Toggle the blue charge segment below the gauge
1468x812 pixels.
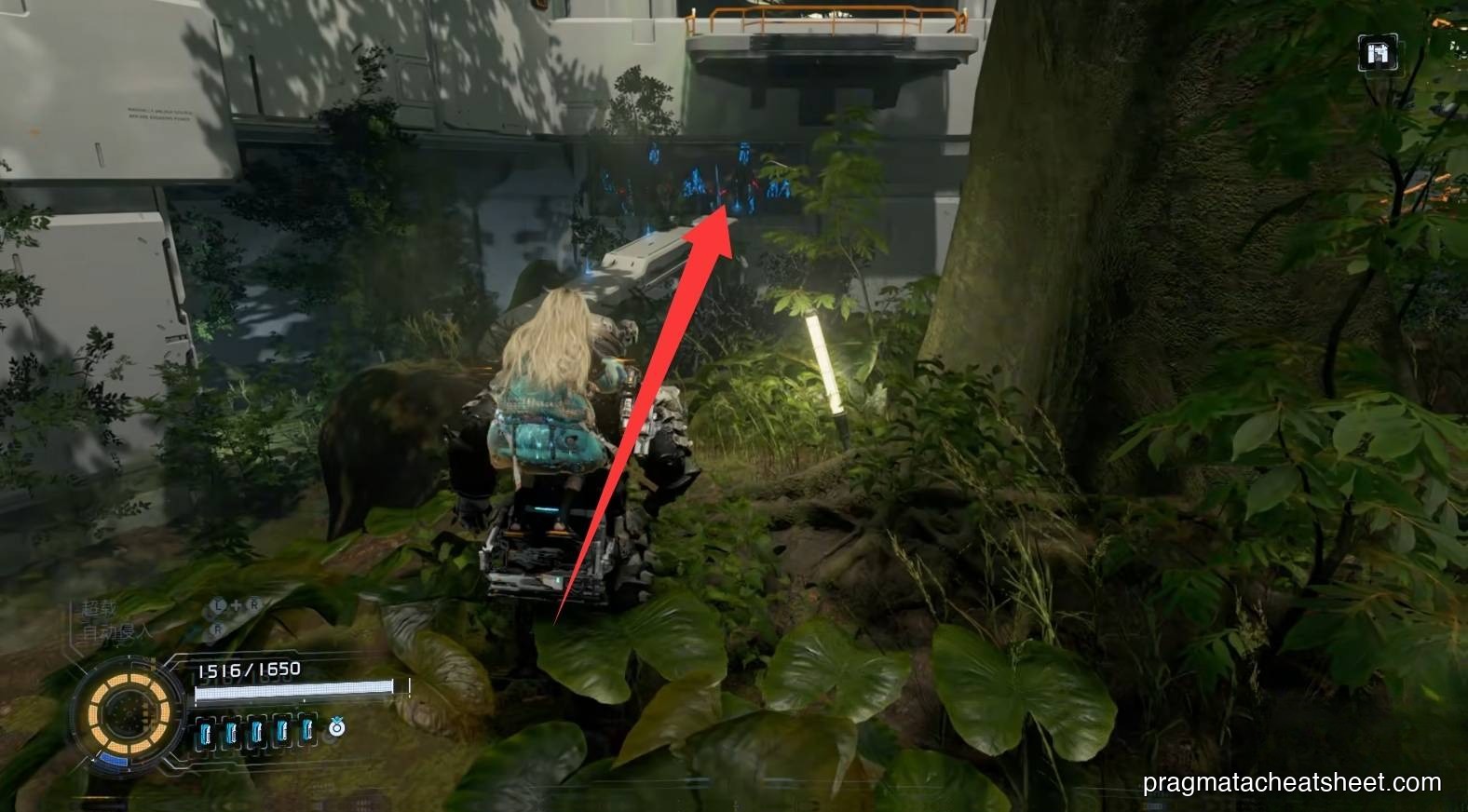point(115,761)
